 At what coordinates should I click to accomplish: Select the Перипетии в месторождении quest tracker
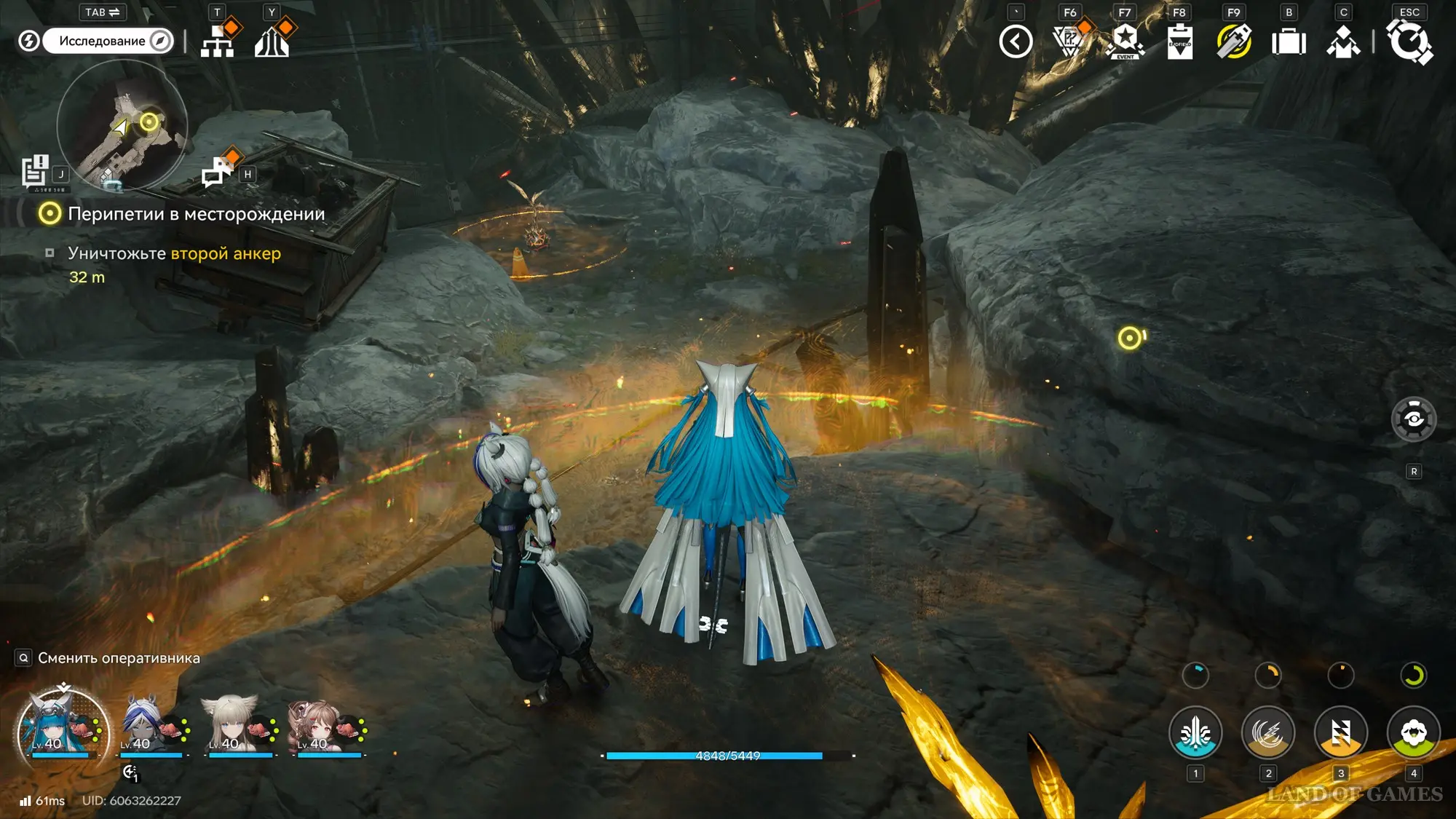pos(196,214)
